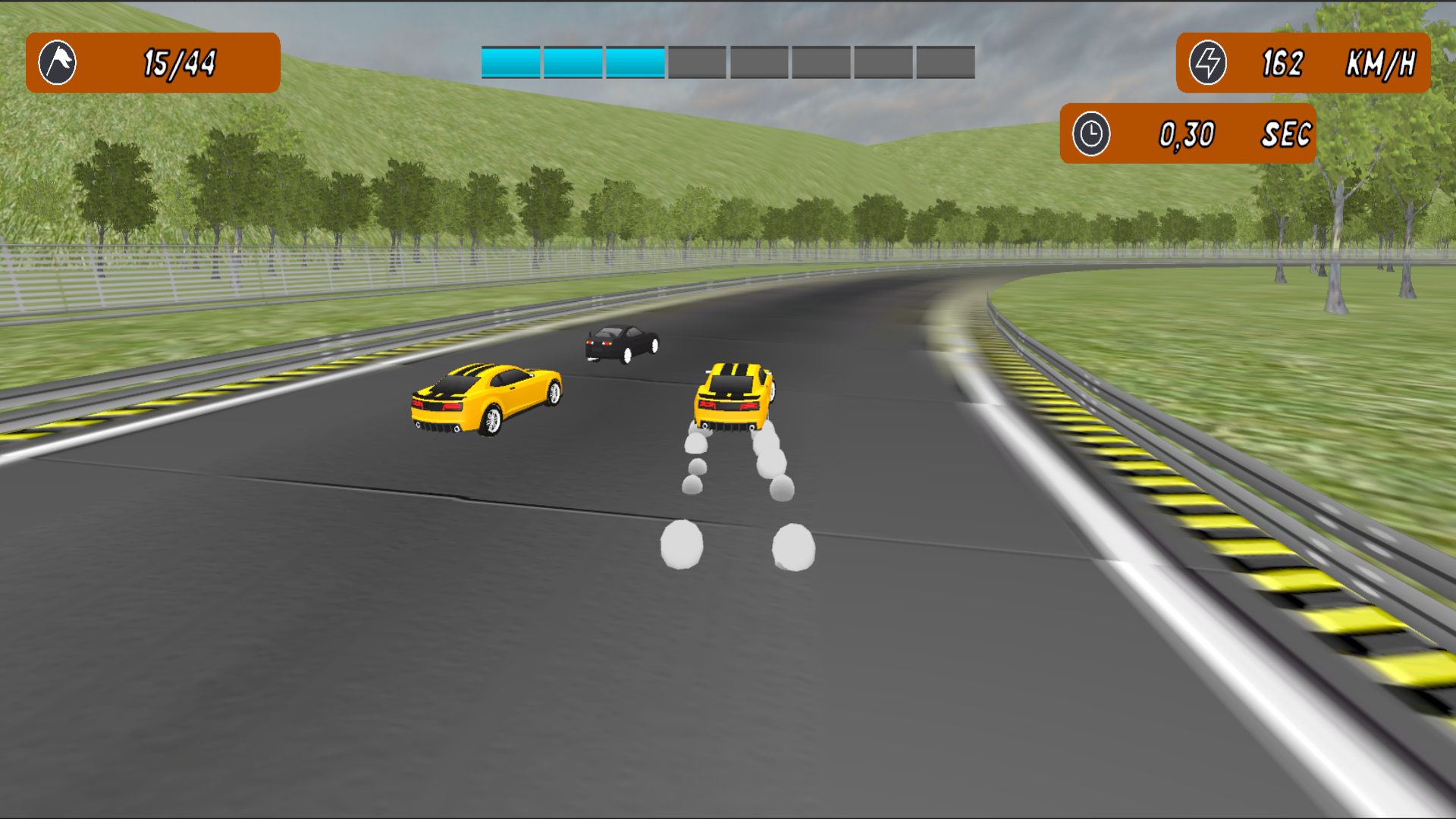Select the lightning bolt speed icon
This screenshot has width=1456, height=819.
[x=1210, y=62]
